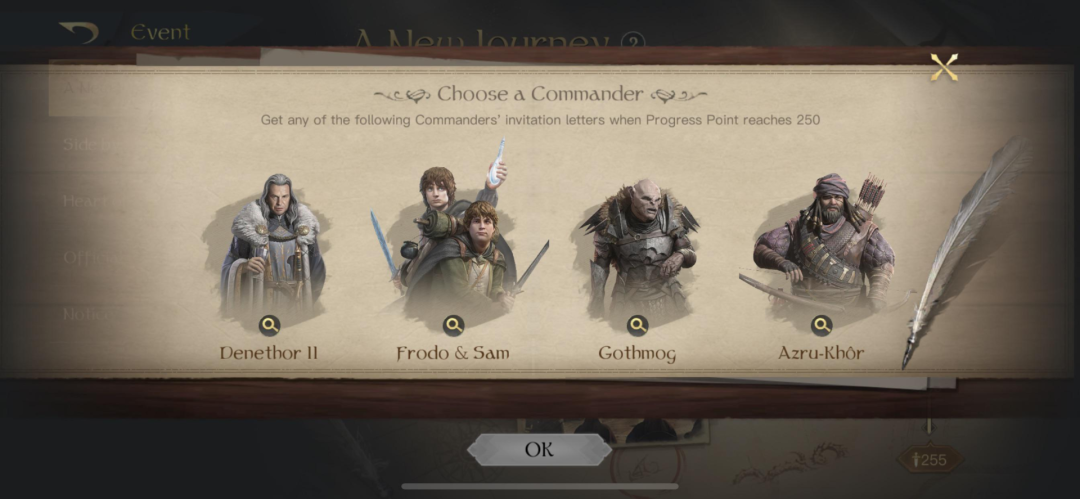Close the Choose a Commander dialog
Image resolution: width=1080 pixels, height=499 pixels.
tap(943, 67)
